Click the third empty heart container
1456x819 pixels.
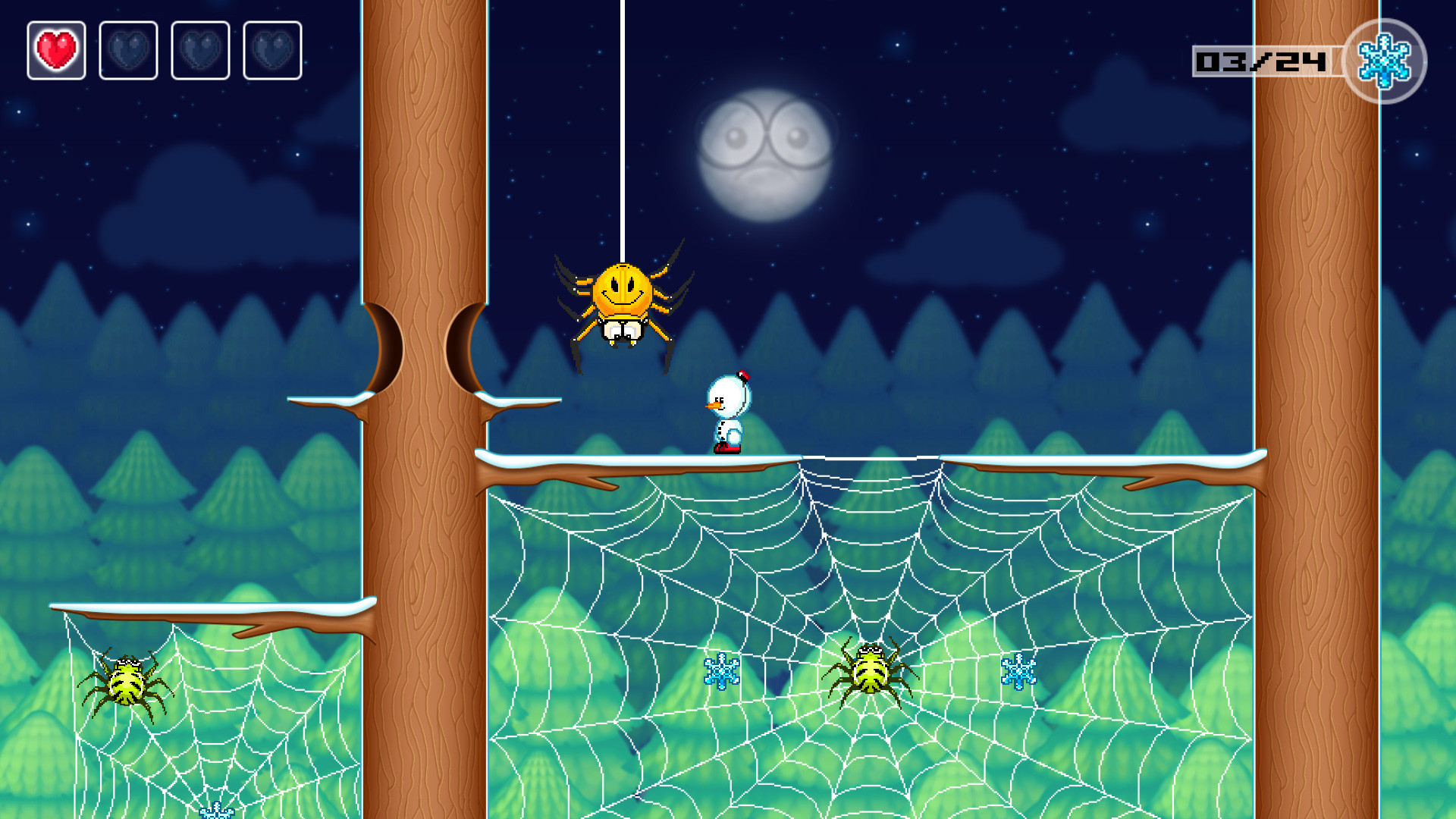199,51
